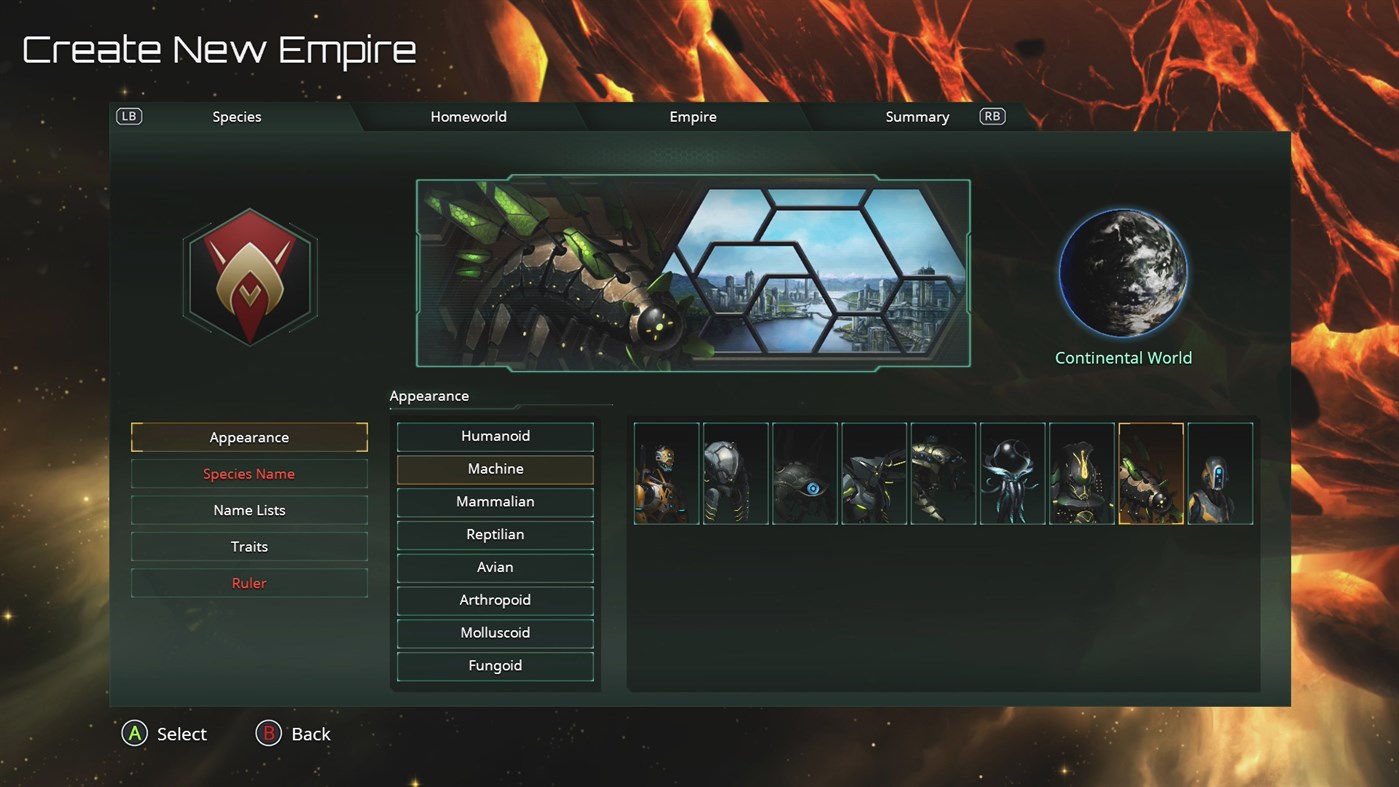Click the green A Select icon
The height and width of the screenshot is (787, 1399).
(135, 733)
